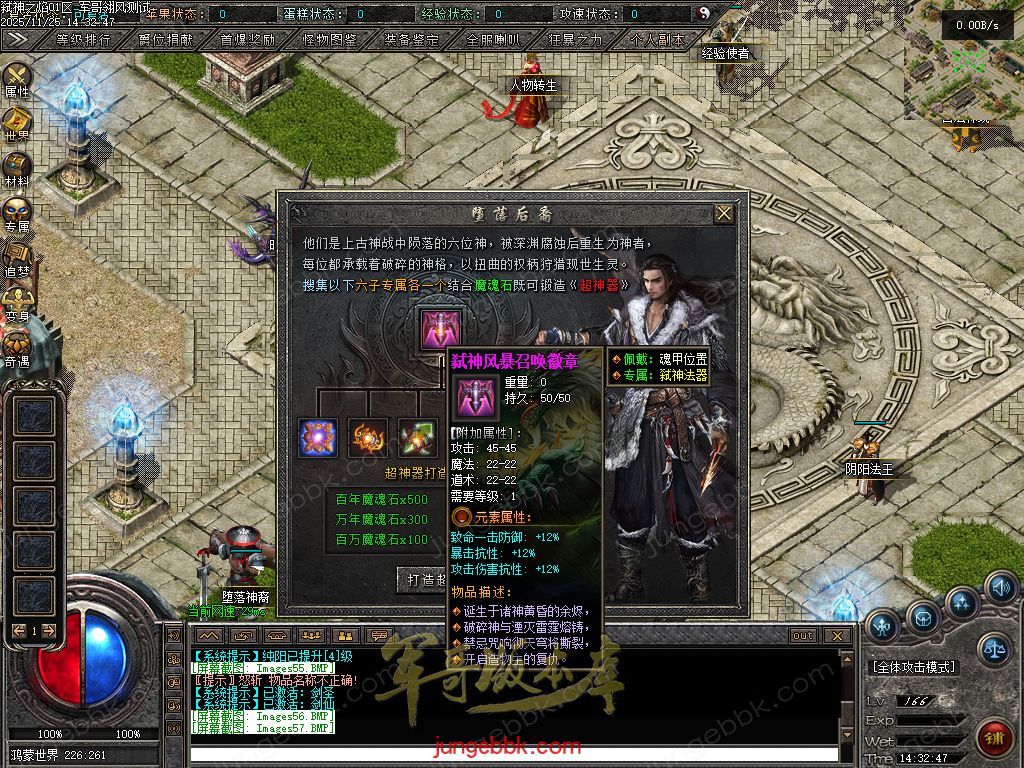Screen dimensions: 1024x768
Task: Open the 追梦 hammer icon
Action: [x=17, y=257]
